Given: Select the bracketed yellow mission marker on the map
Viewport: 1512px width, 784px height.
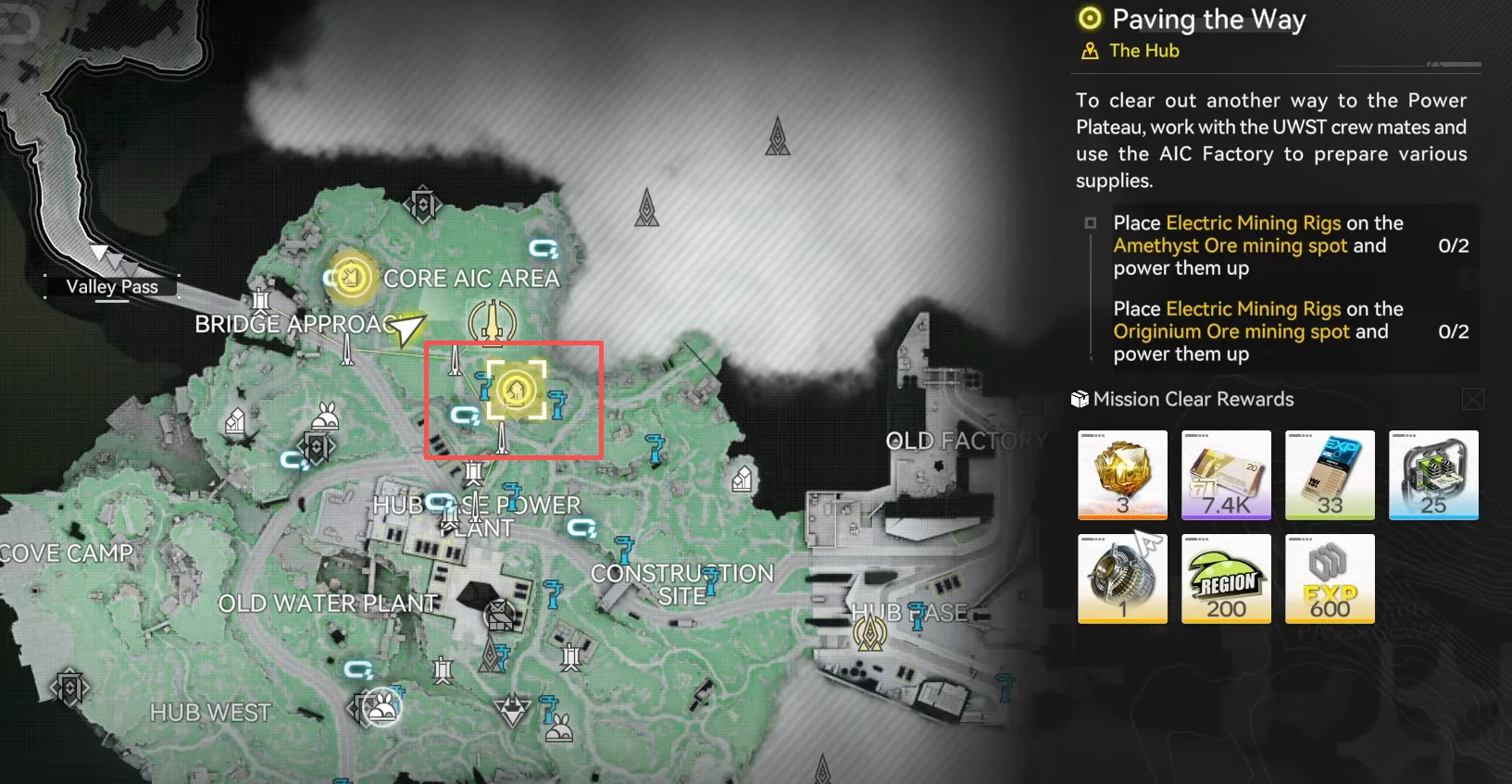Looking at the screenshot, I should tap(516, 390).
